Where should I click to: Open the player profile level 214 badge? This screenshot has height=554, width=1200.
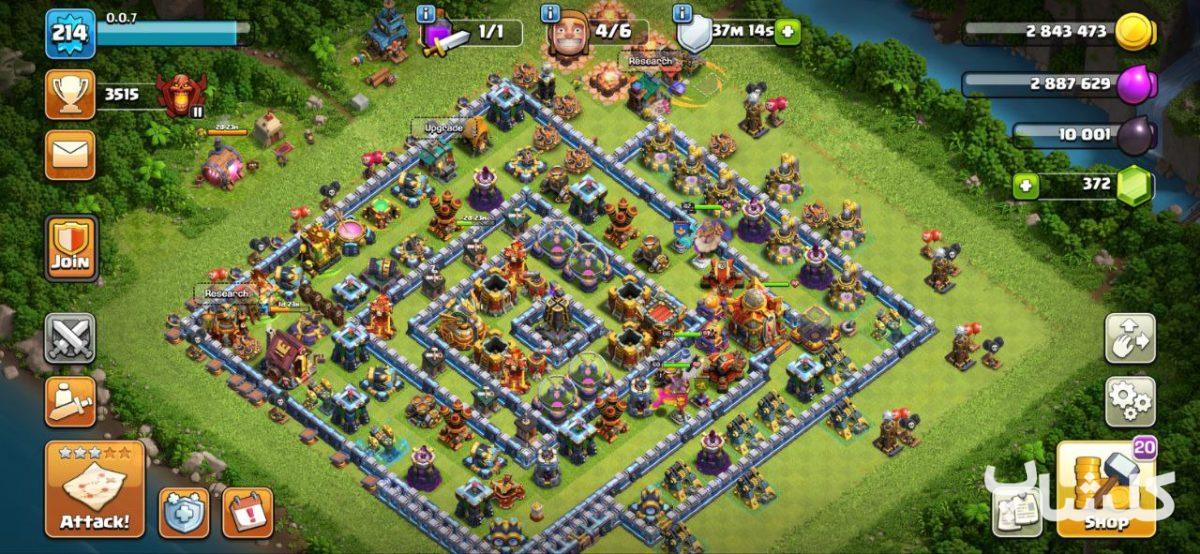[70, 34]
